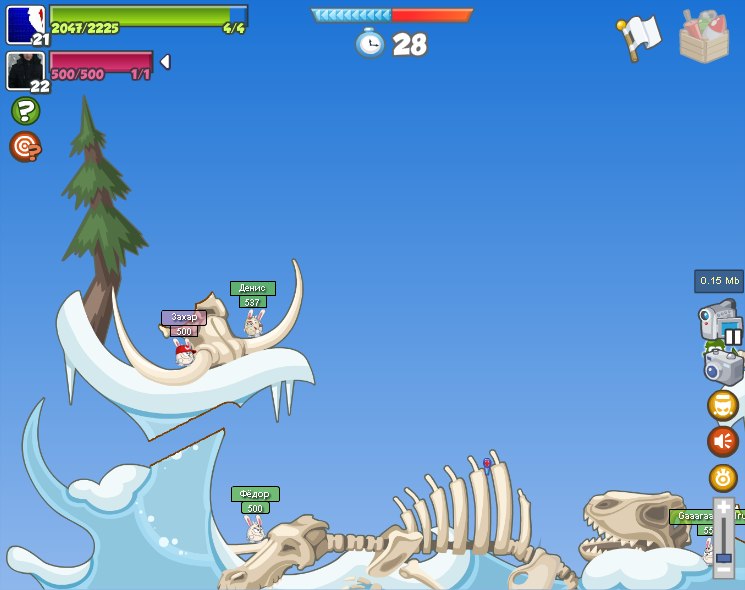Select the dark-jacket opponent avatar
The image size is (745, 590).
(25, 71)
